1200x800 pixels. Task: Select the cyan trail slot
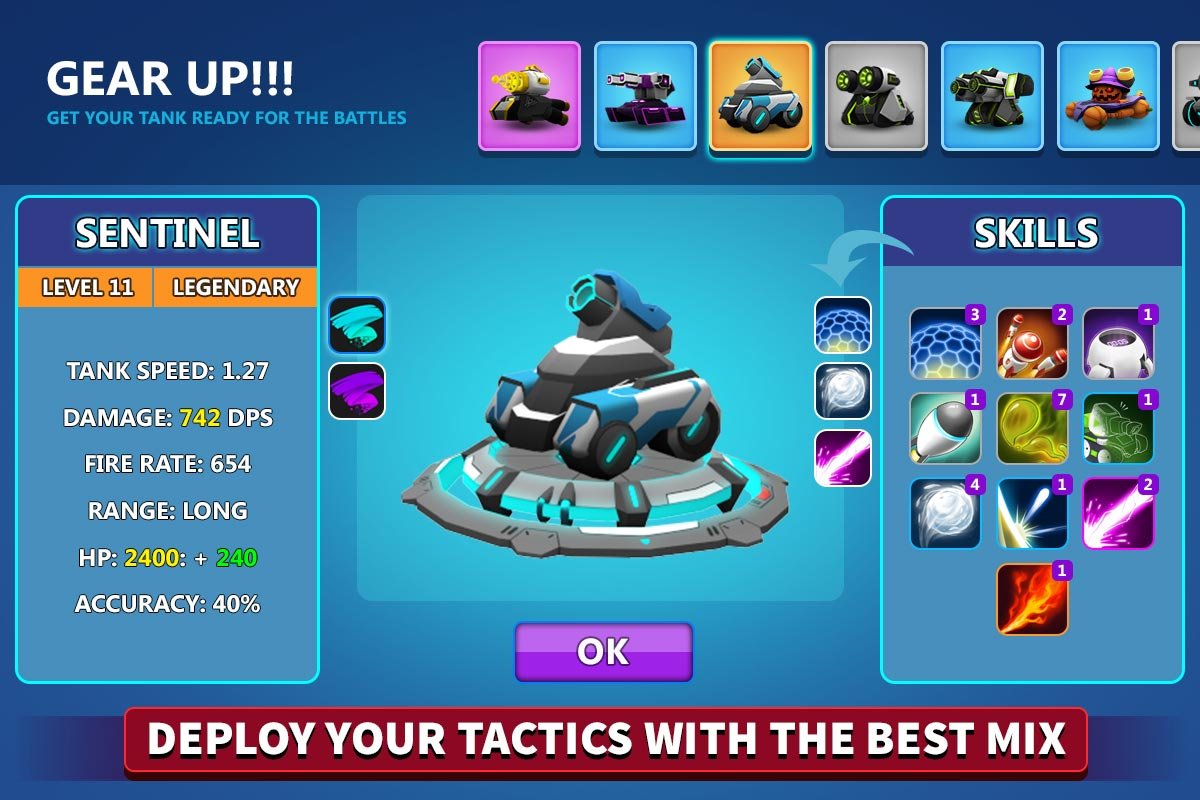point(357,325)
